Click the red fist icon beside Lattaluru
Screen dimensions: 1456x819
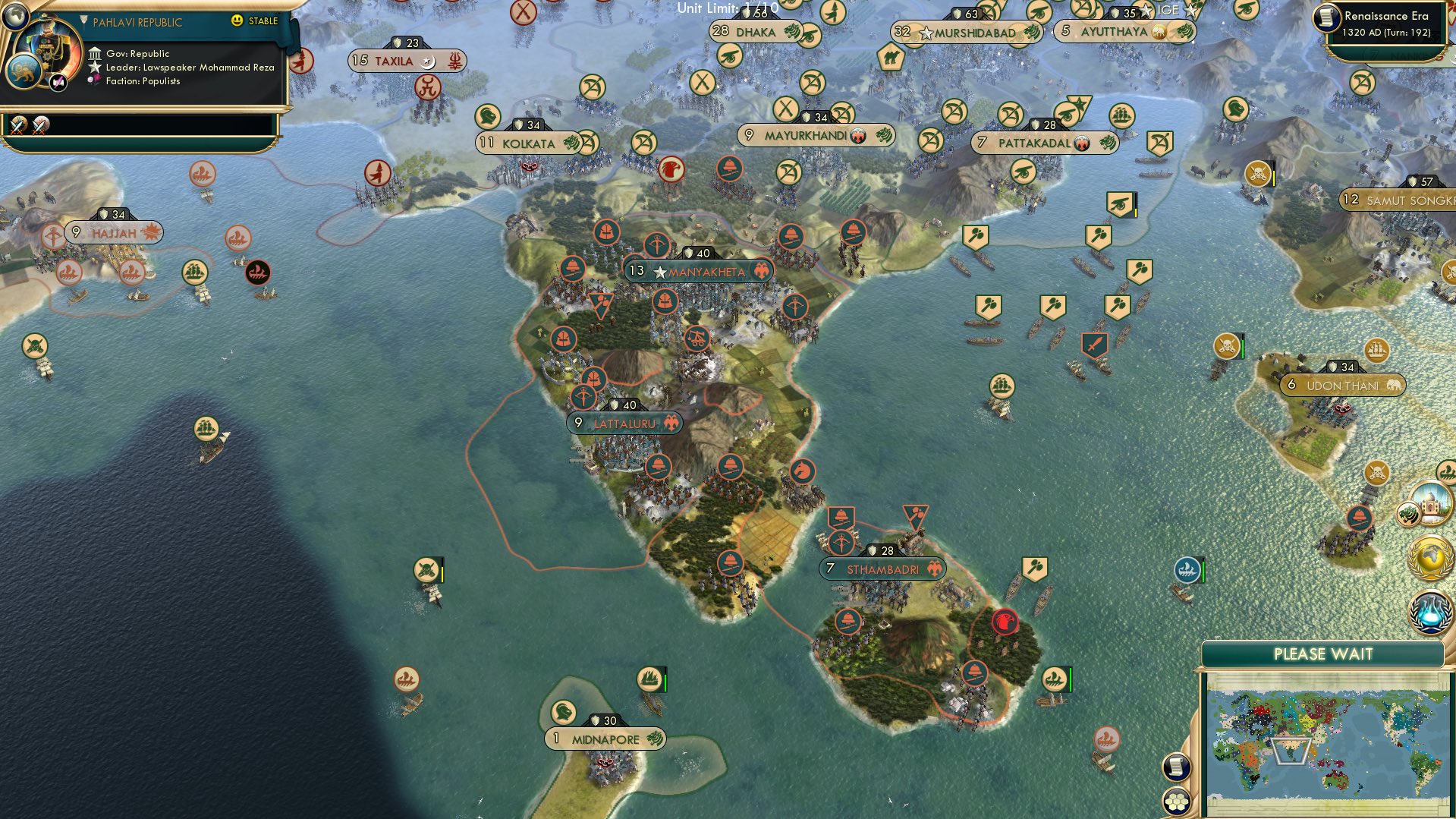click(x=673, y=424)
